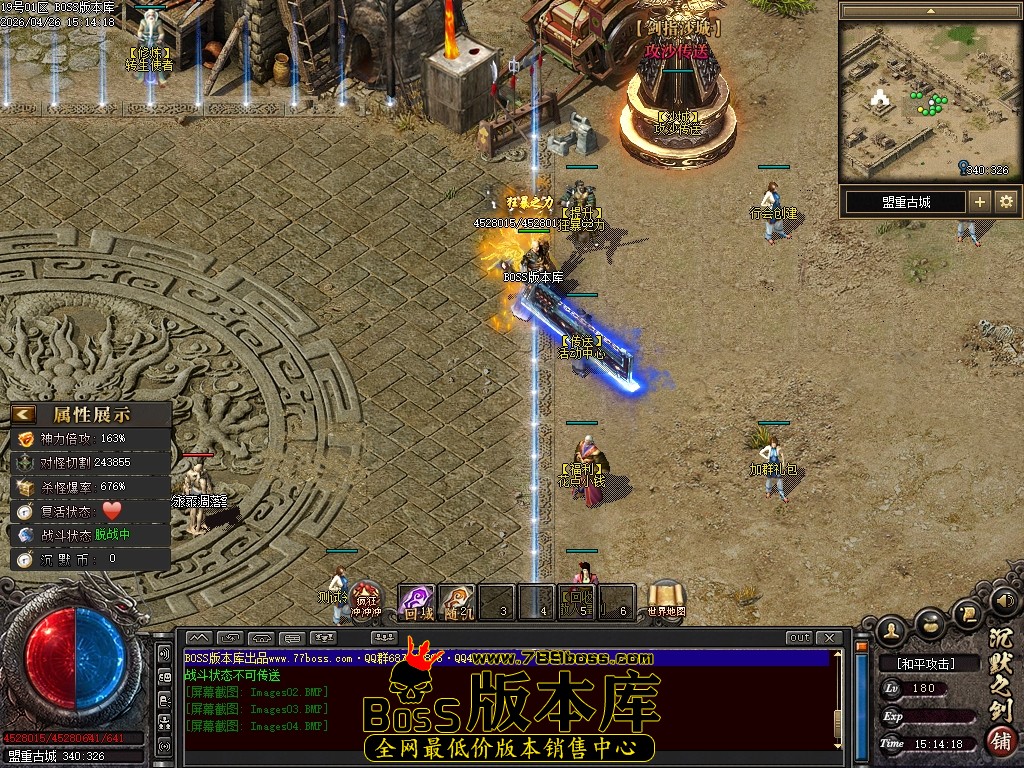Click the chat box's mountain-shaped tab button

point(198,638)
